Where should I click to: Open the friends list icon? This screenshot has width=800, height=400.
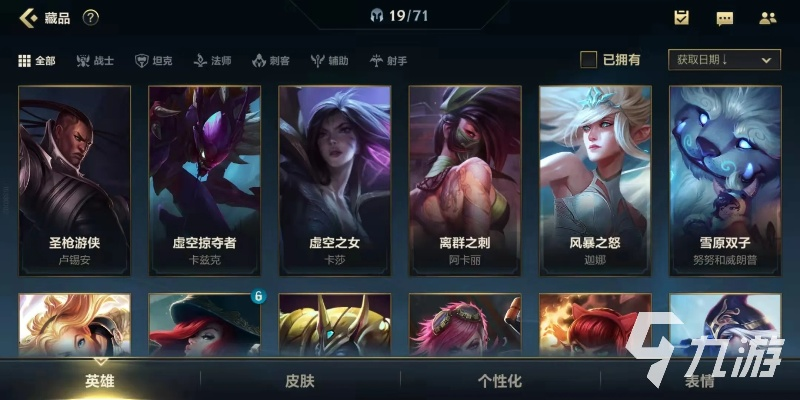[x=768, y=17]
